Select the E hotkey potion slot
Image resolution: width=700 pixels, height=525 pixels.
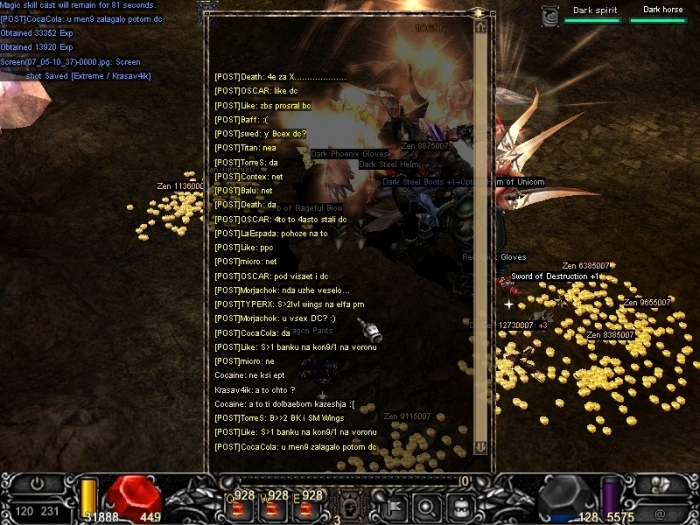pyautogui.click(x=303, y=505)
